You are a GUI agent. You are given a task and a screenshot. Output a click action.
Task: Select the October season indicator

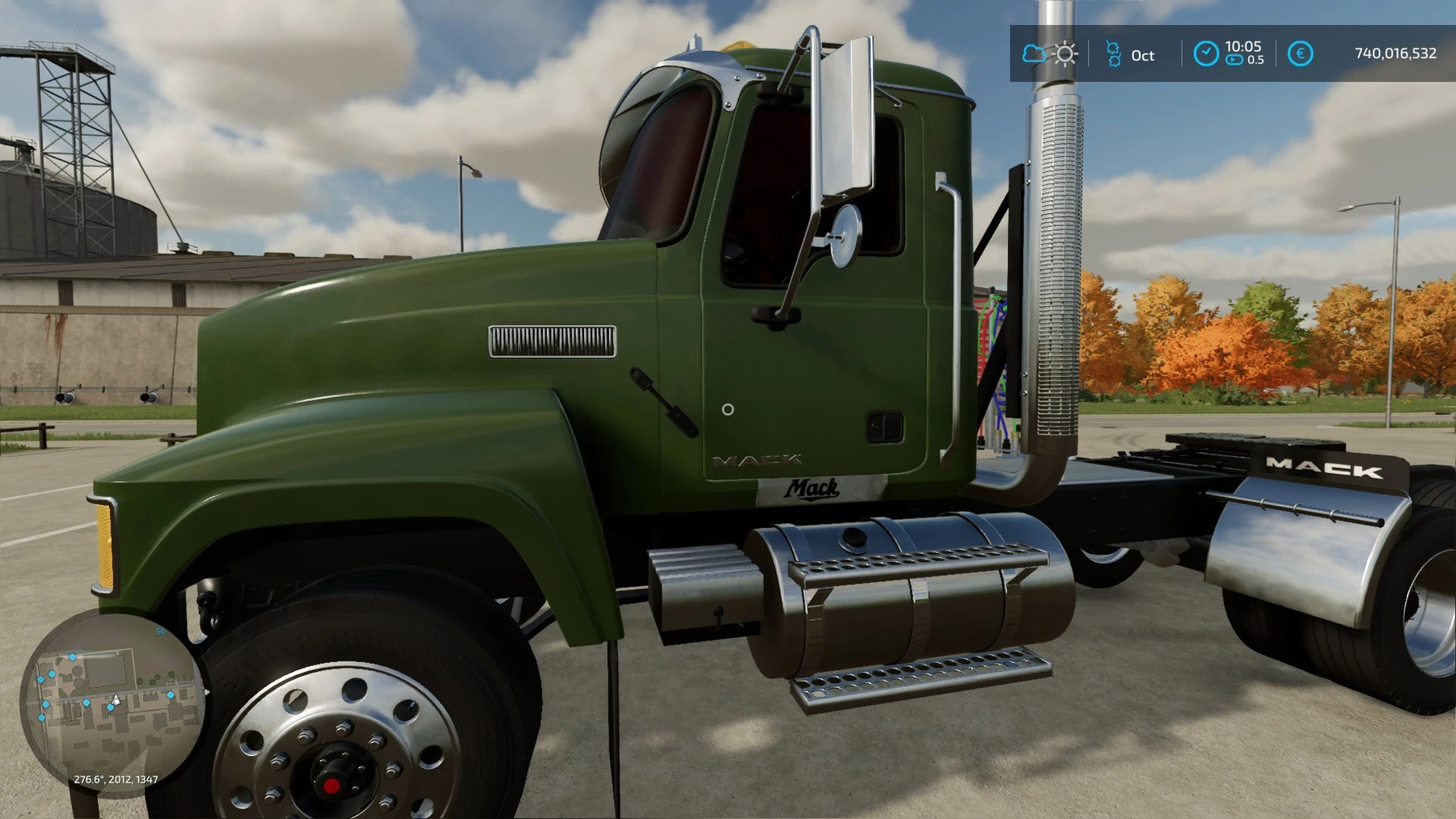click(1131, 55)
